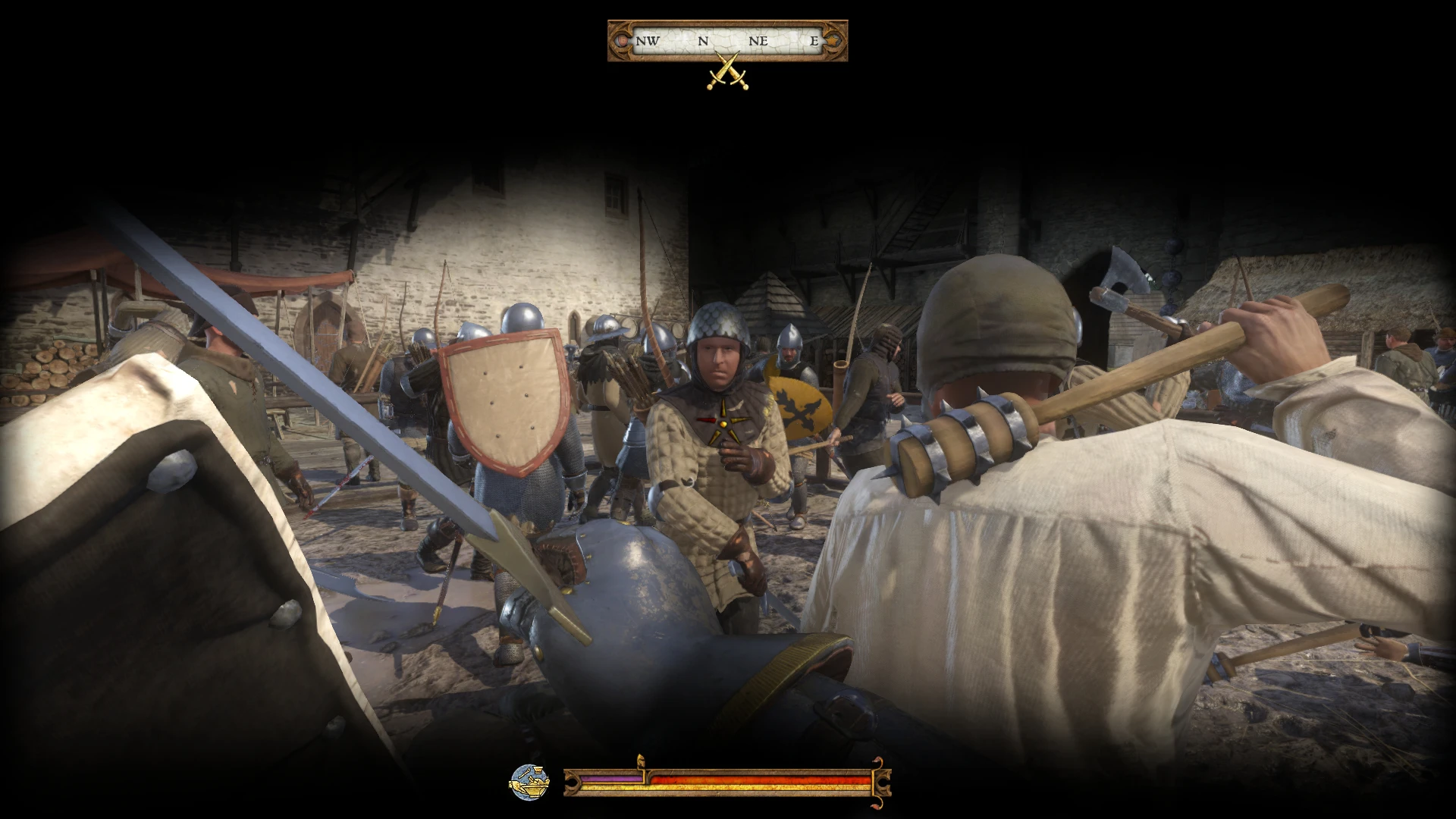Click the small helmet marker above the stamina bar
Image resolution: width=1456 pixels, height=819 pixels.
click(x=642, y=759)
